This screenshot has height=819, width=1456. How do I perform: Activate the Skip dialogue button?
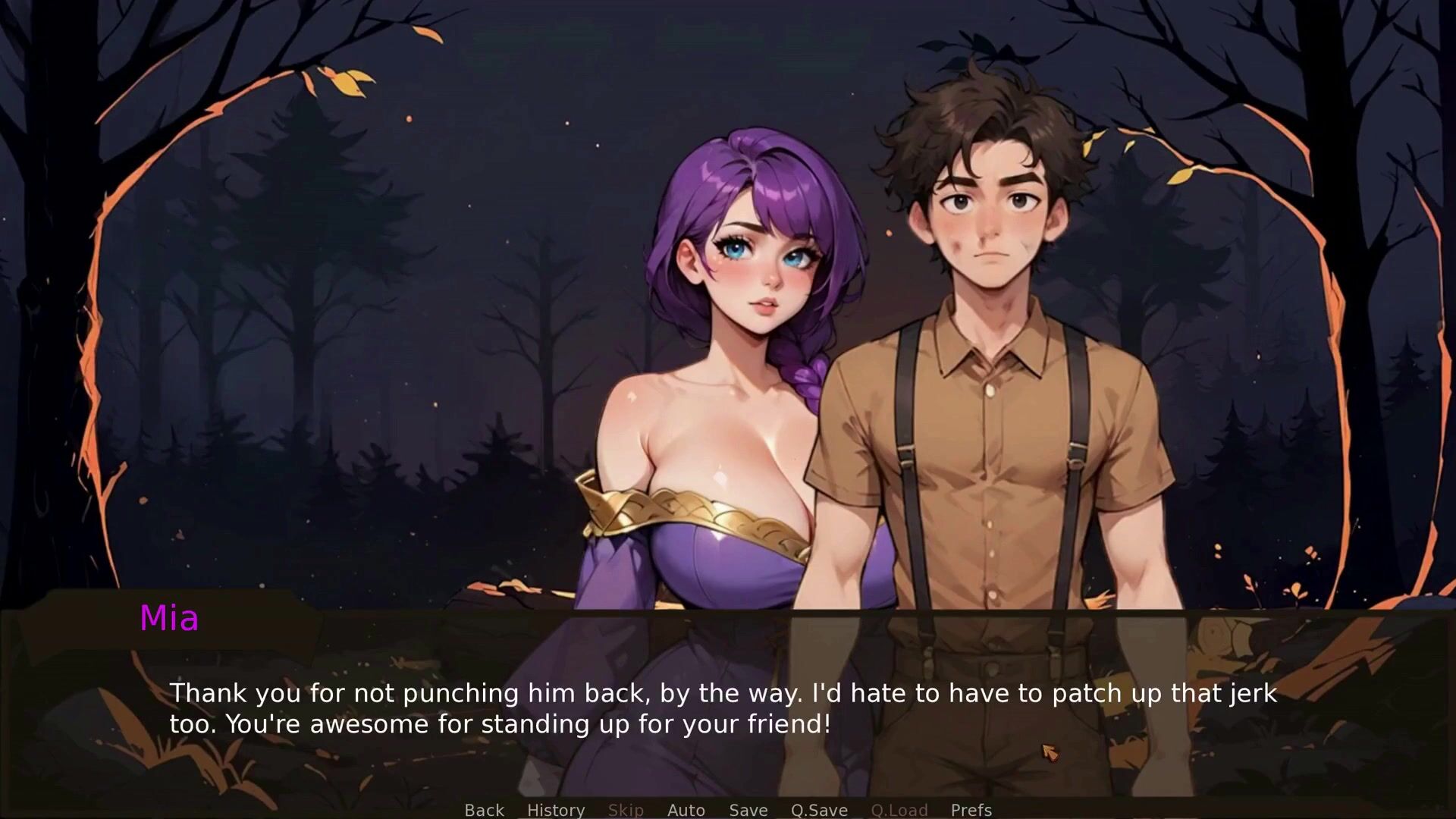click(x=626, y=810)
